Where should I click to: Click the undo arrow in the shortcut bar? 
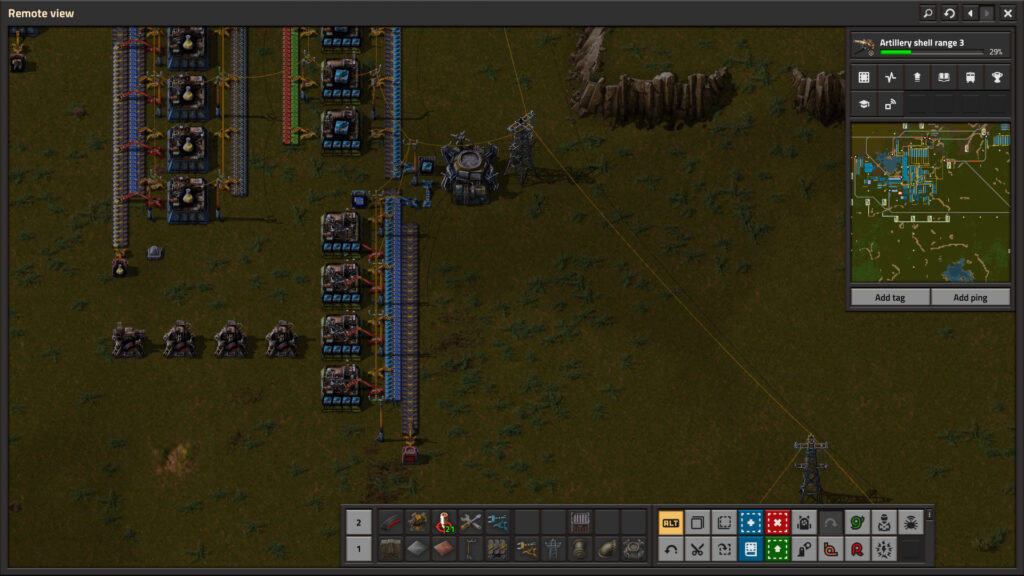[671, 548]
